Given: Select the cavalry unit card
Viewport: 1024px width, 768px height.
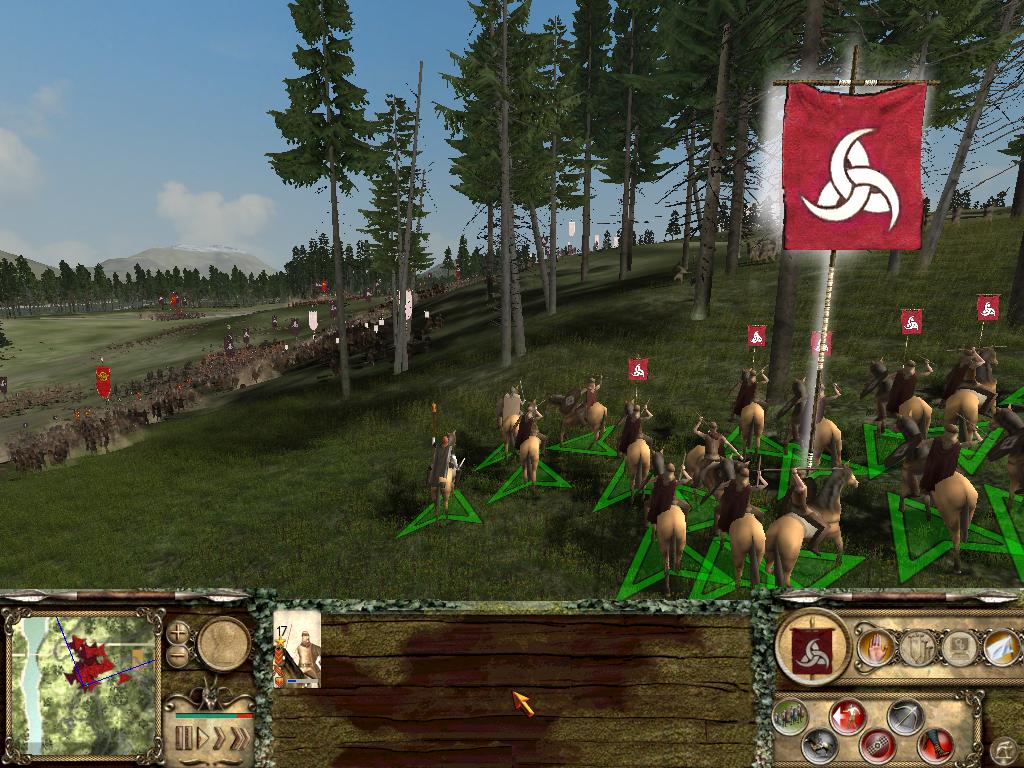Looking at the screenshot, I should (297, 651).
